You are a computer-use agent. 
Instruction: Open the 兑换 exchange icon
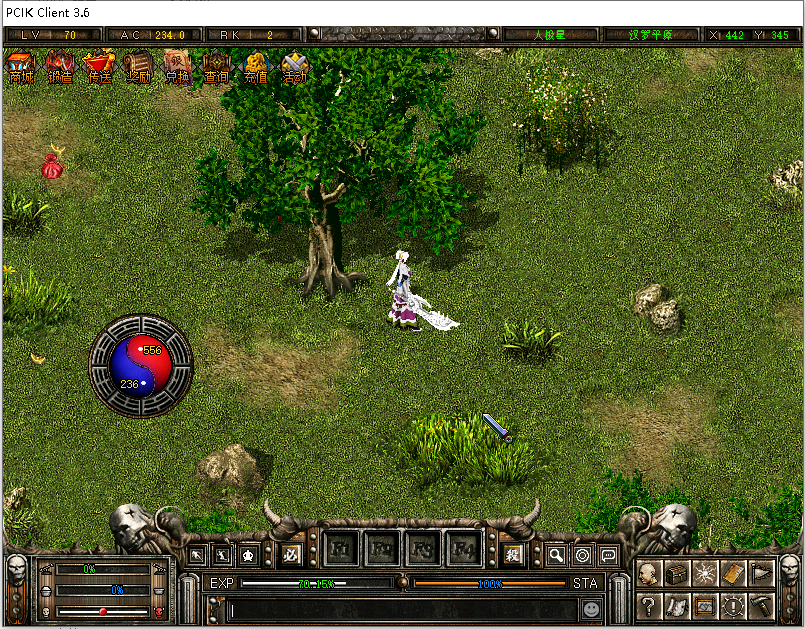click(178, 68)
